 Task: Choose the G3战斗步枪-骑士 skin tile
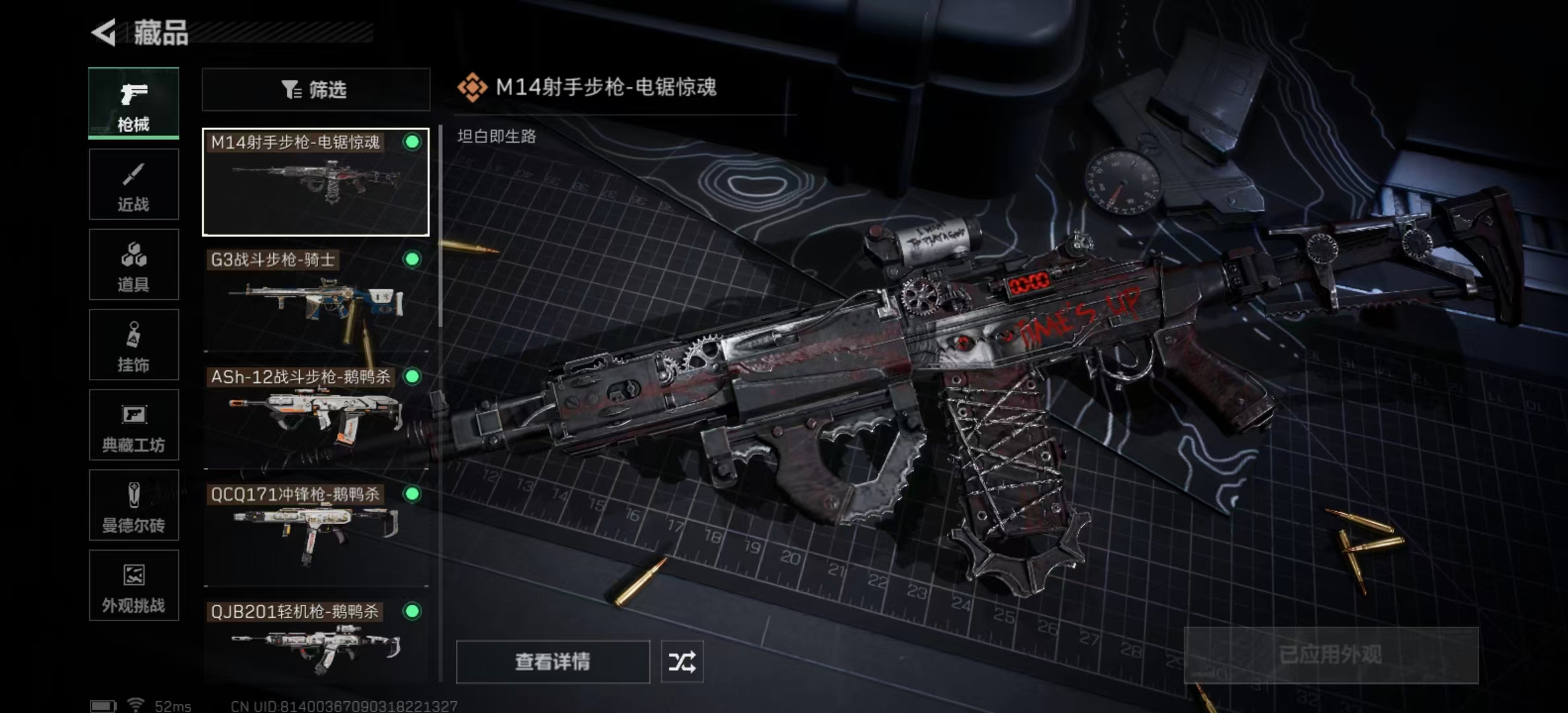[x=315, y=300]
